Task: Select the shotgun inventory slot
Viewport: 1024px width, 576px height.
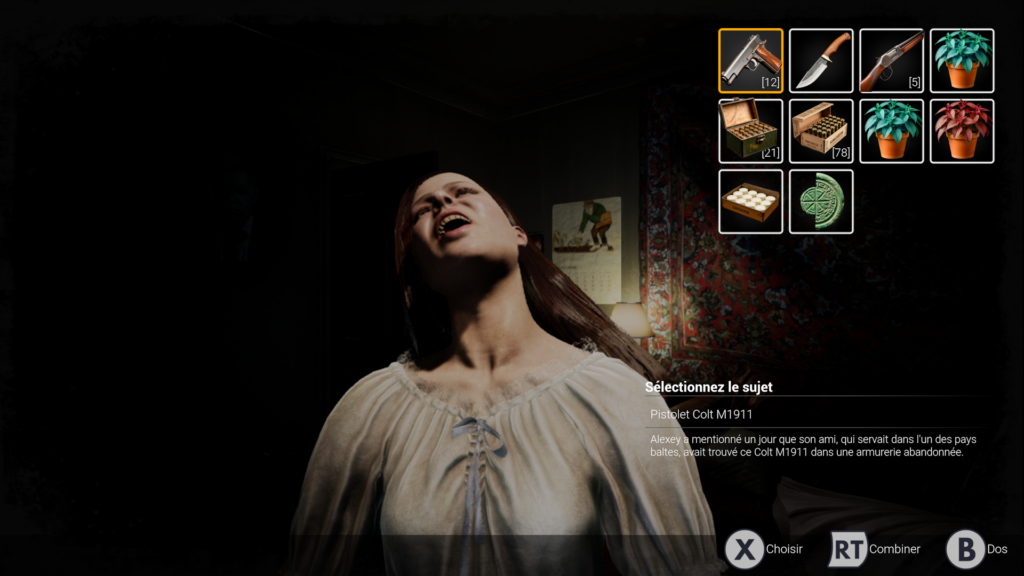Action: (x=891, y=61)
